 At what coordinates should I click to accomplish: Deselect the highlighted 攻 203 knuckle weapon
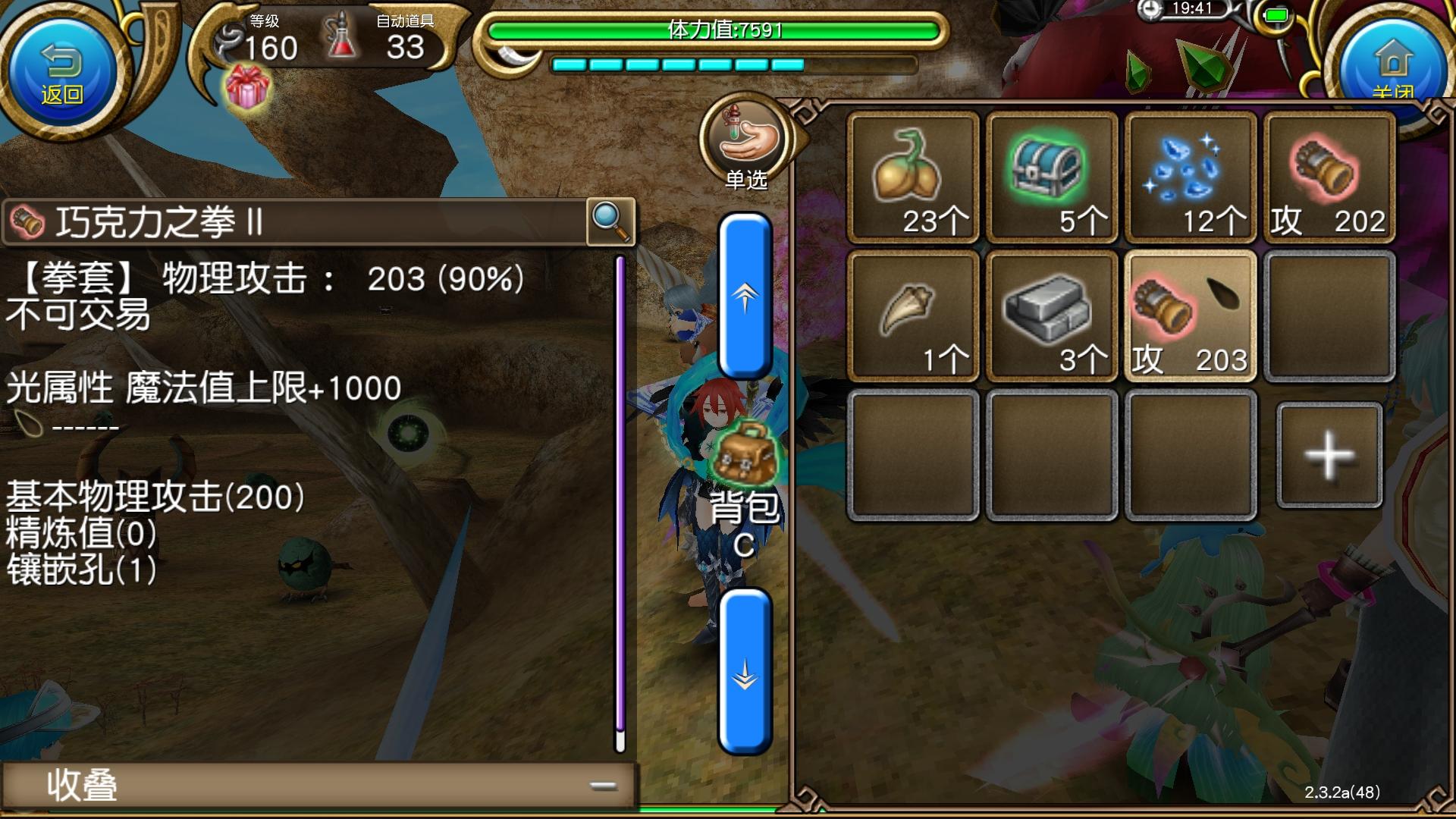pyautogui.click(x=1190, y=315)
